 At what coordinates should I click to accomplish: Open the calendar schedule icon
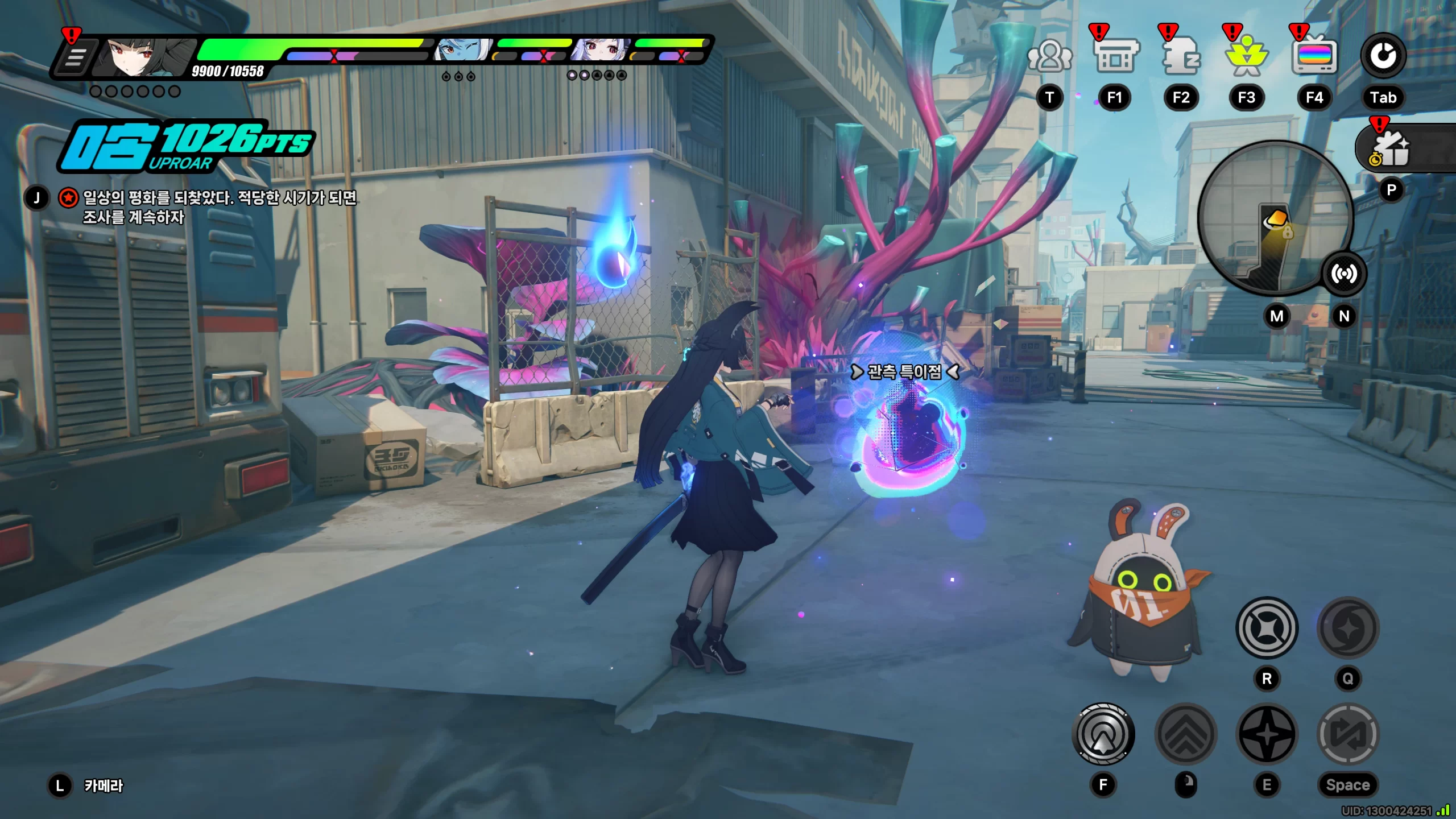coord(1115,56)
